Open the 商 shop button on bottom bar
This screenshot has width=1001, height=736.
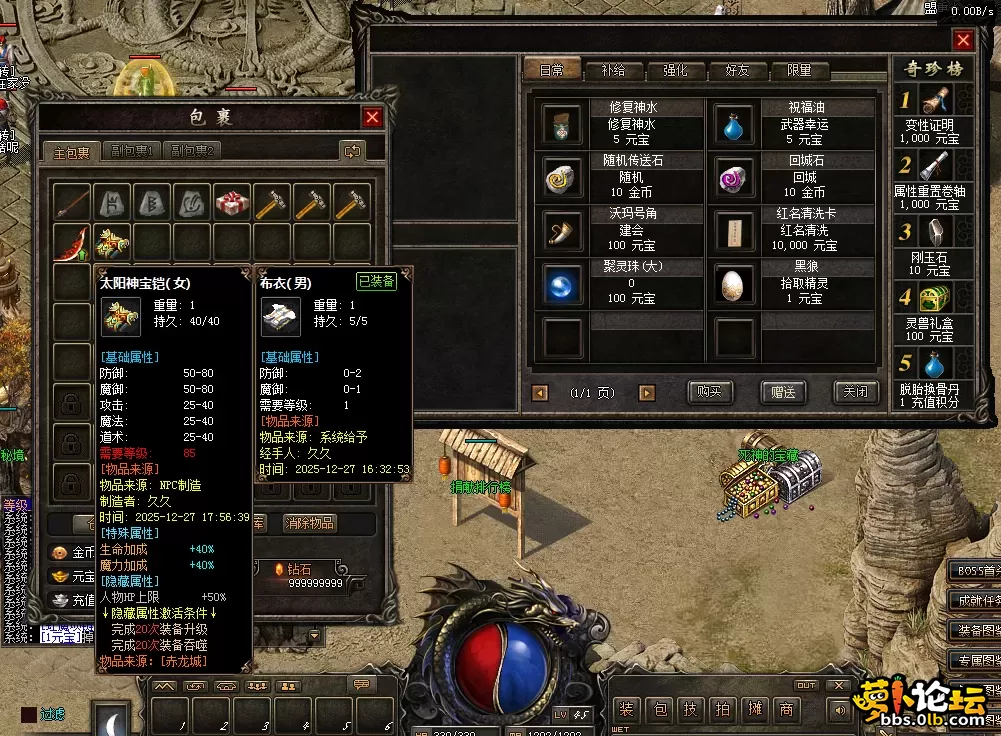[788, 709]
